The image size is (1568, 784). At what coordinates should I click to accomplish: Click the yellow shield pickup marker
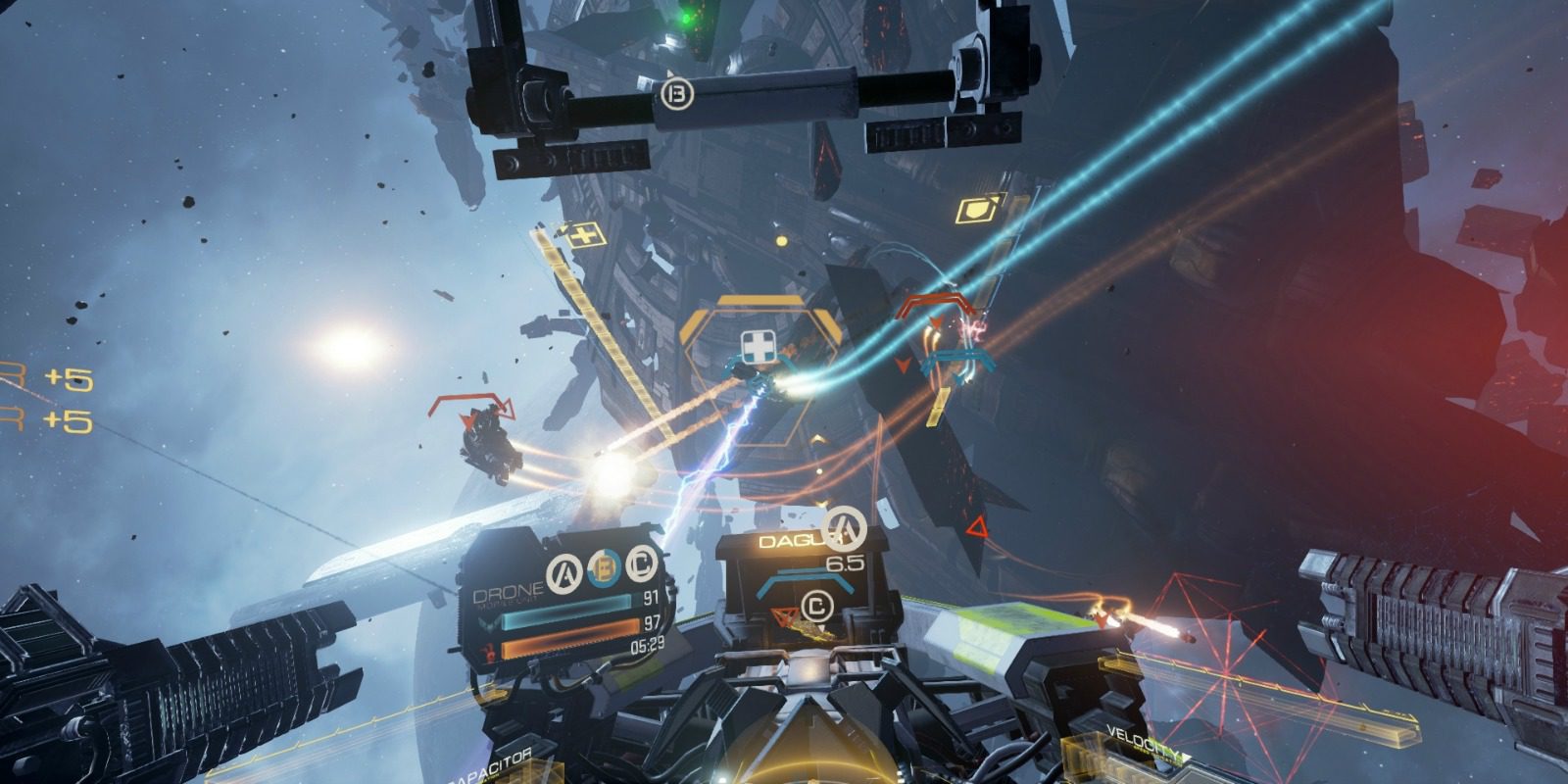click(979, 208)
